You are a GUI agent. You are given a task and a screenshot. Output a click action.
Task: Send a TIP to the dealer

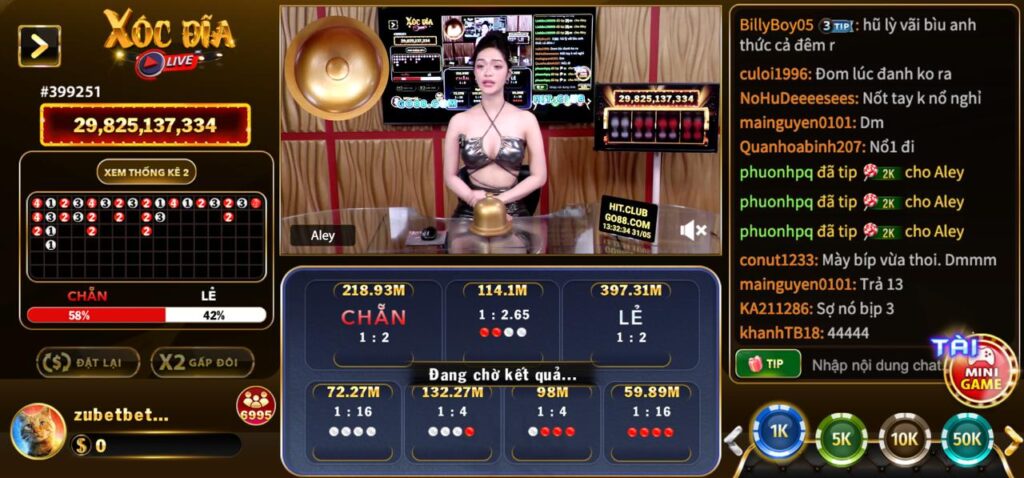coord(768,364)
